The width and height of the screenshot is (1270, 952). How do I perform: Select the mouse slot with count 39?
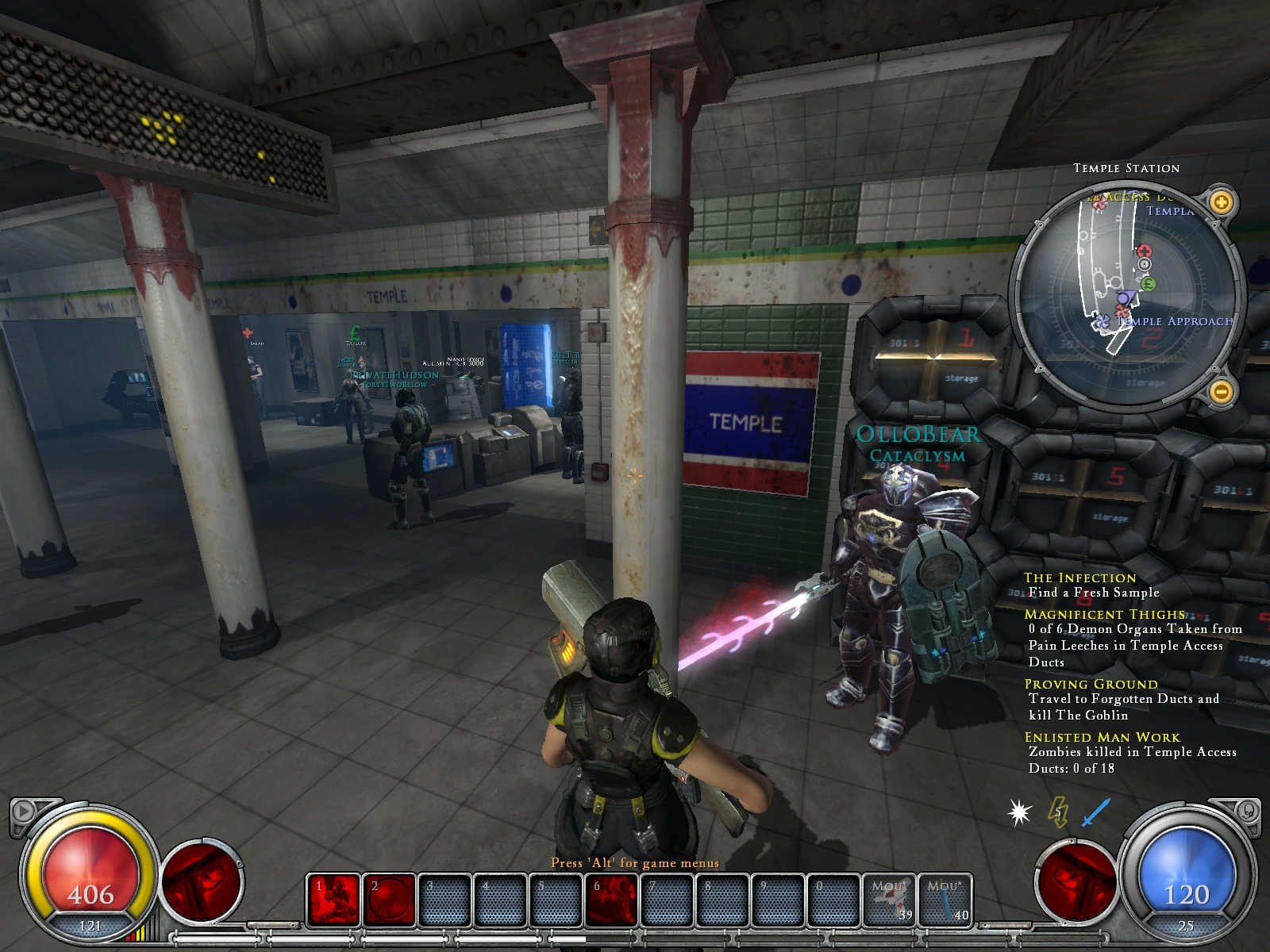tap(890, 900)
